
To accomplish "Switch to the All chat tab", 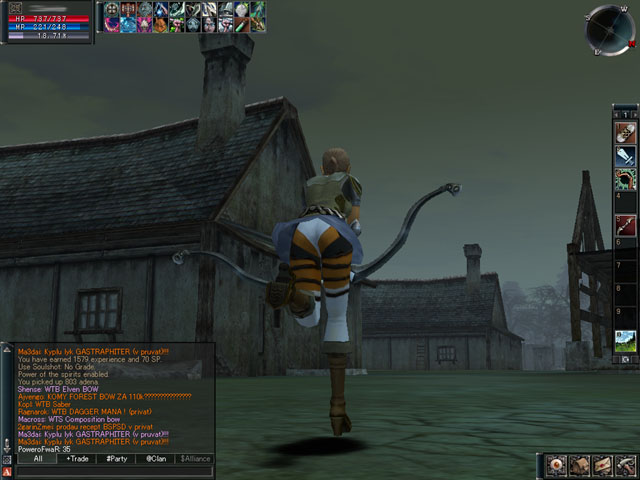I will click(37, 458).
